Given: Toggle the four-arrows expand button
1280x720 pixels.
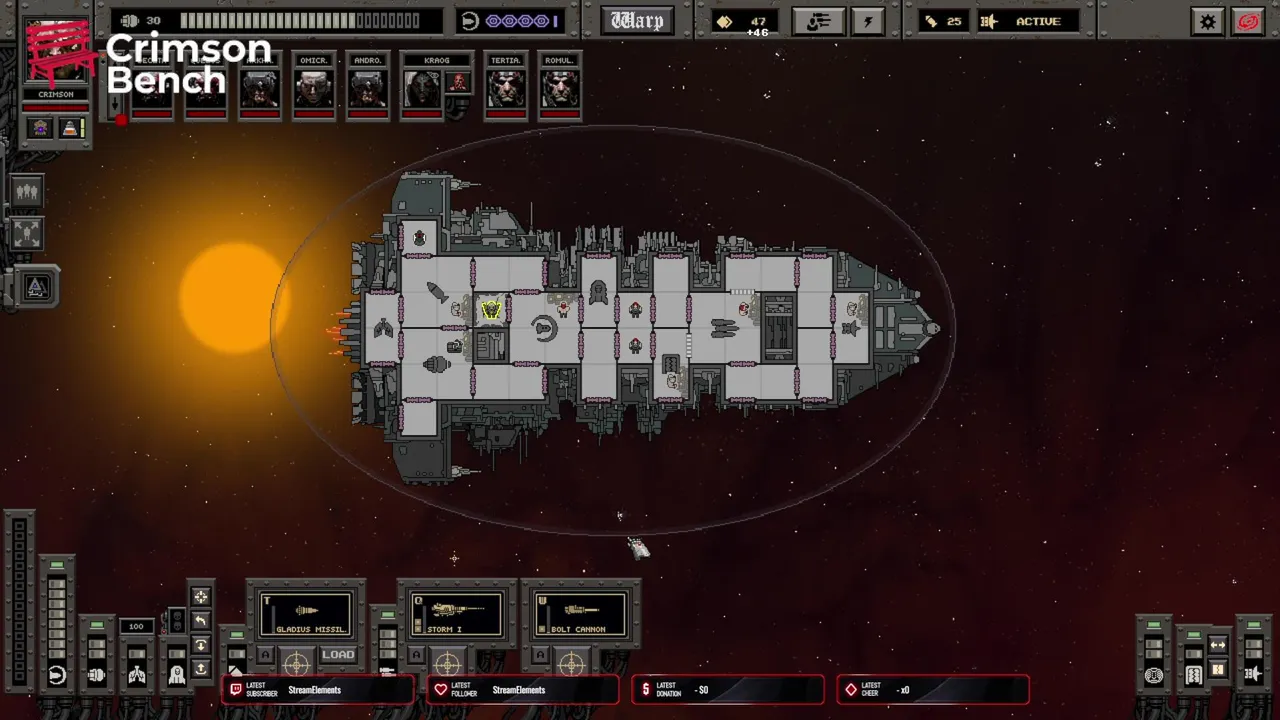Looking at the screenshot, I should tap(27, 234).
